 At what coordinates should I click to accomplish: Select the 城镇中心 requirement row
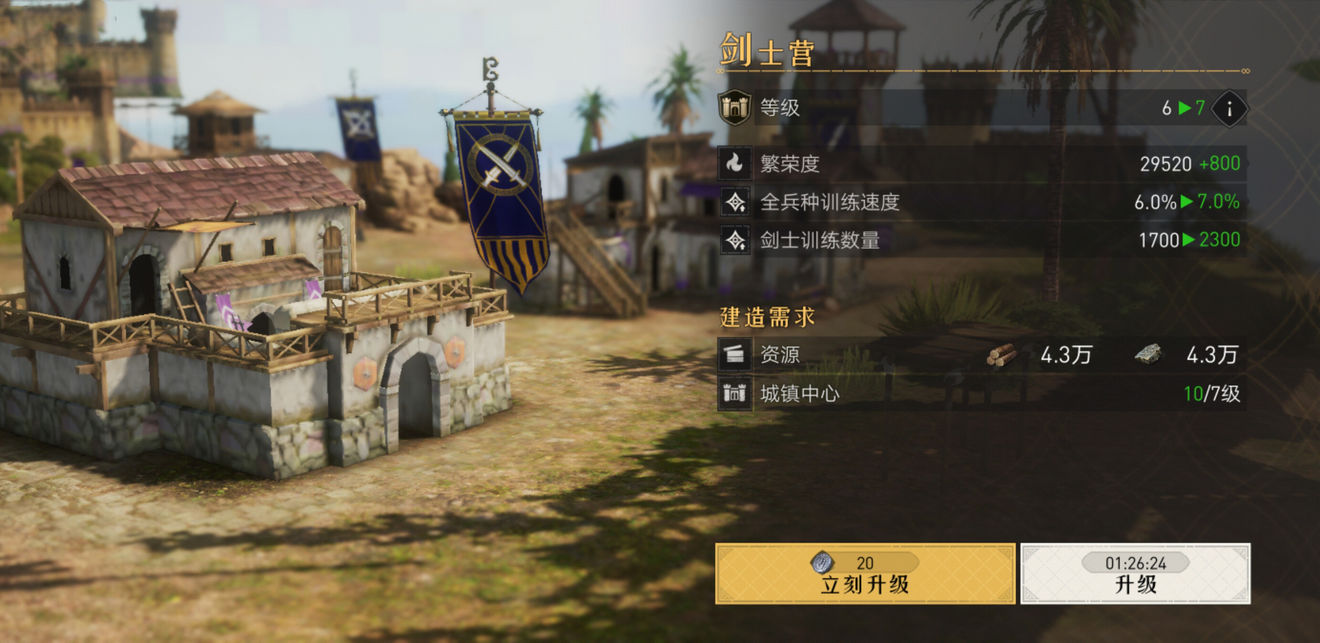tap(982, 394)
